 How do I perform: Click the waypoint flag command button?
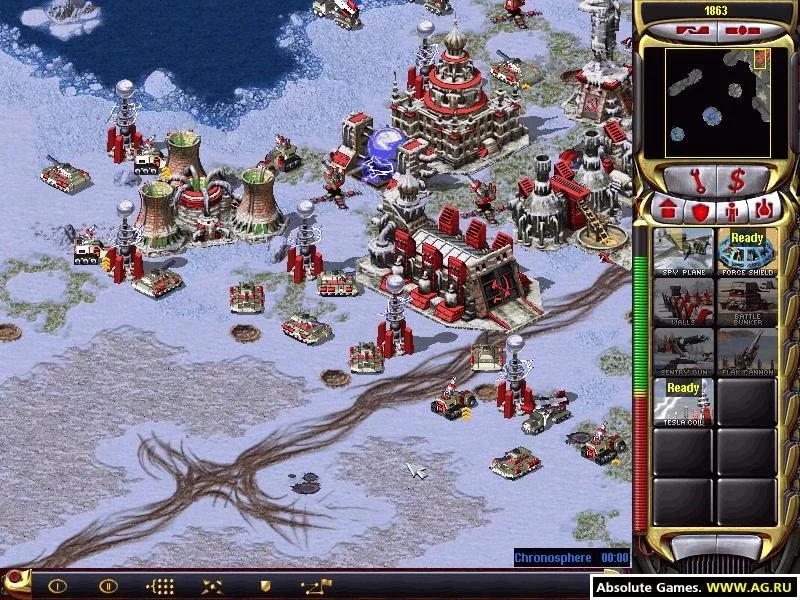pos(315,585)
